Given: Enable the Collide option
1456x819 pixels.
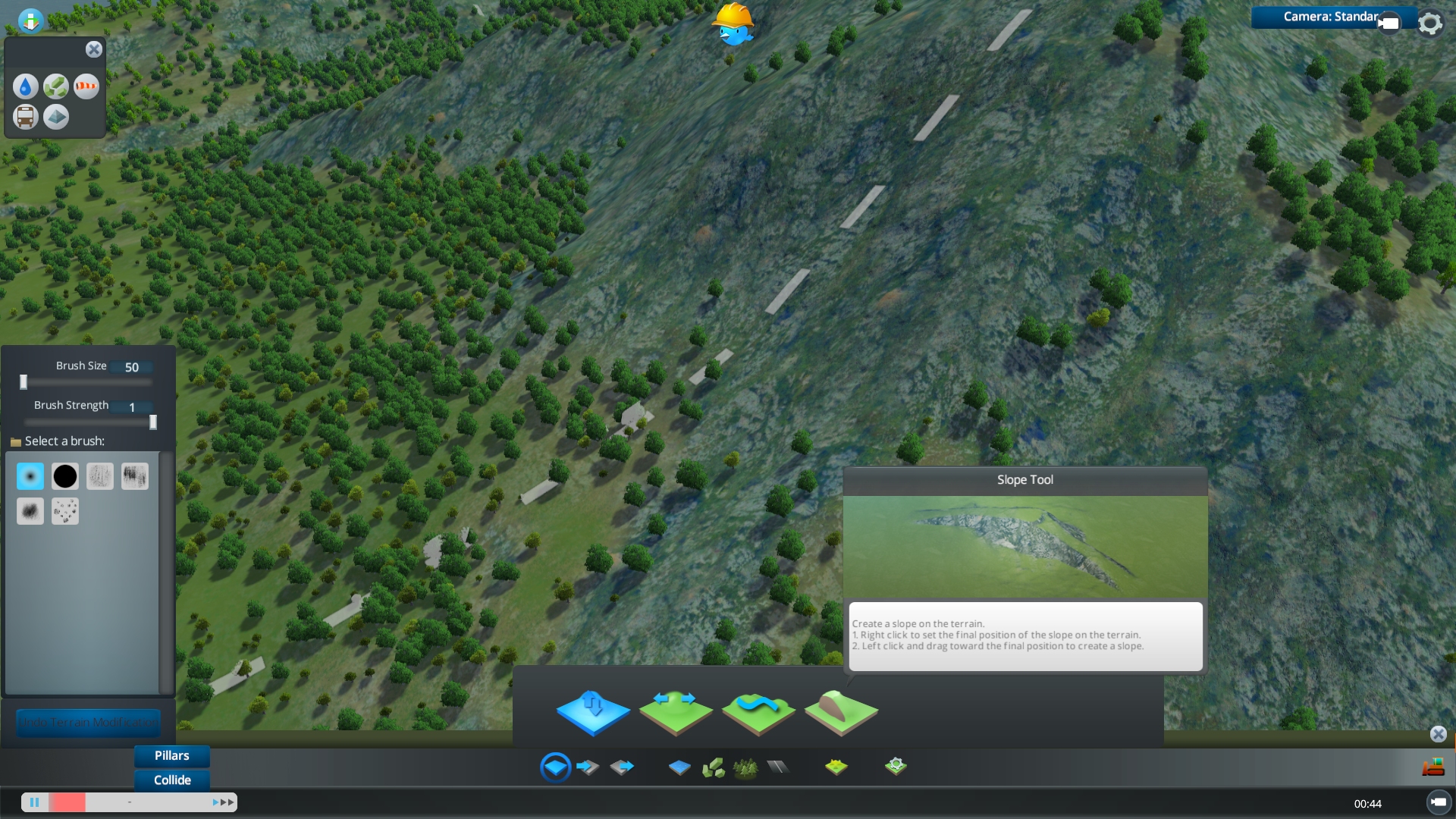Looking at the screenshot, I should [x=171, y=780].
